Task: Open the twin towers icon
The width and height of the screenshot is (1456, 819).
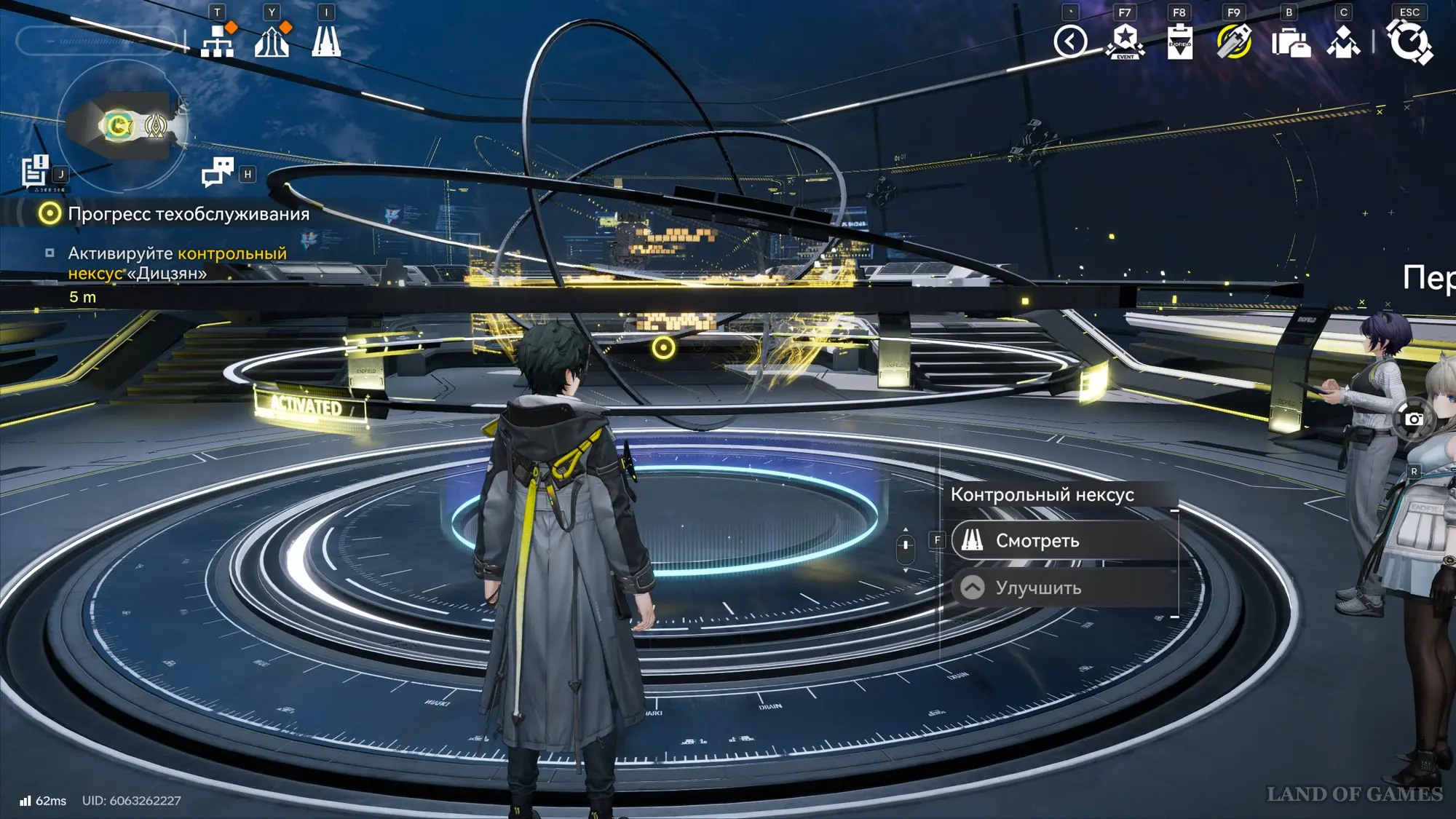Action: (326, 41)
